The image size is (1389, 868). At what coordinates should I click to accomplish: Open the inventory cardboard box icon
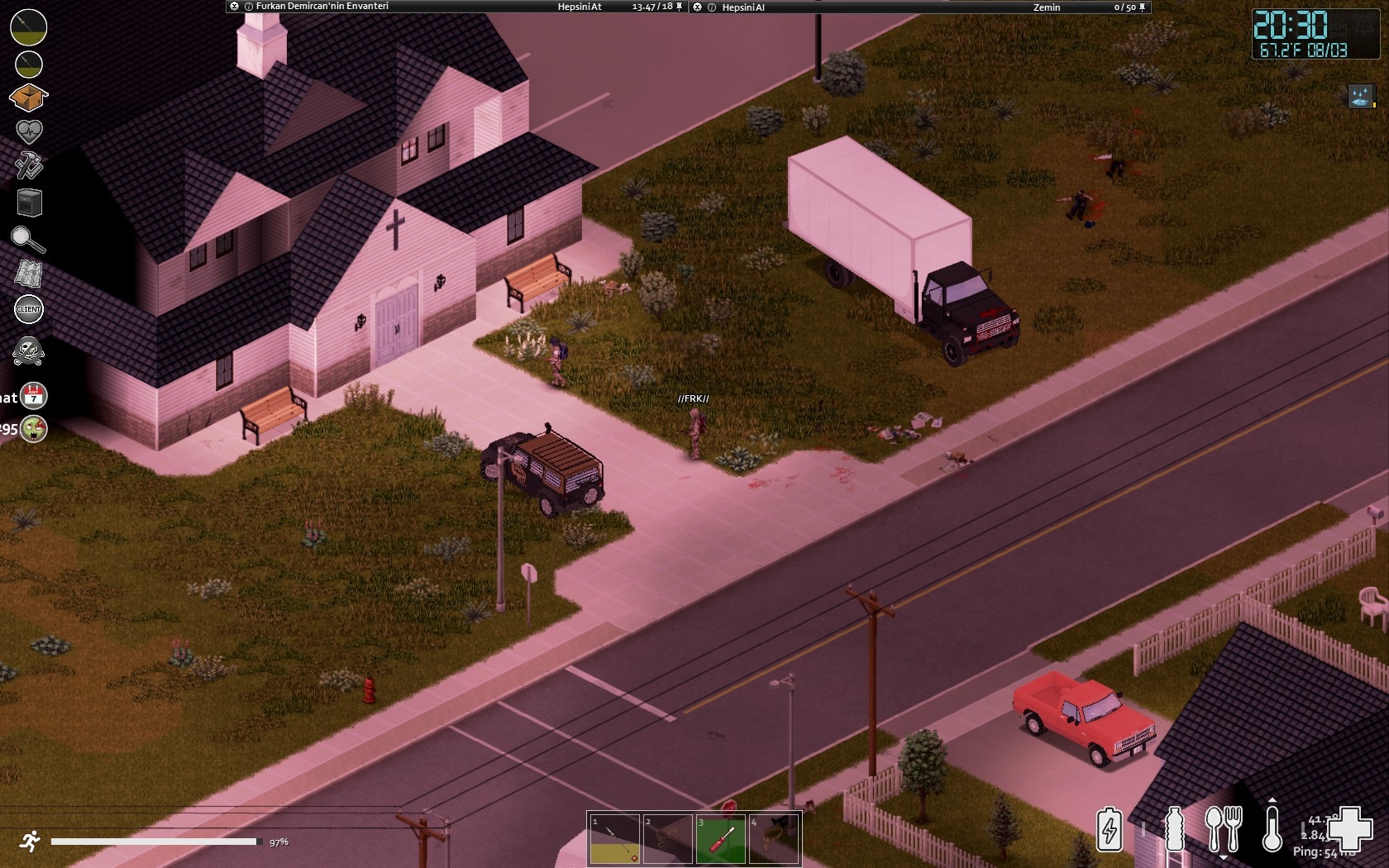pyautogui.click(x=28, y=98)
